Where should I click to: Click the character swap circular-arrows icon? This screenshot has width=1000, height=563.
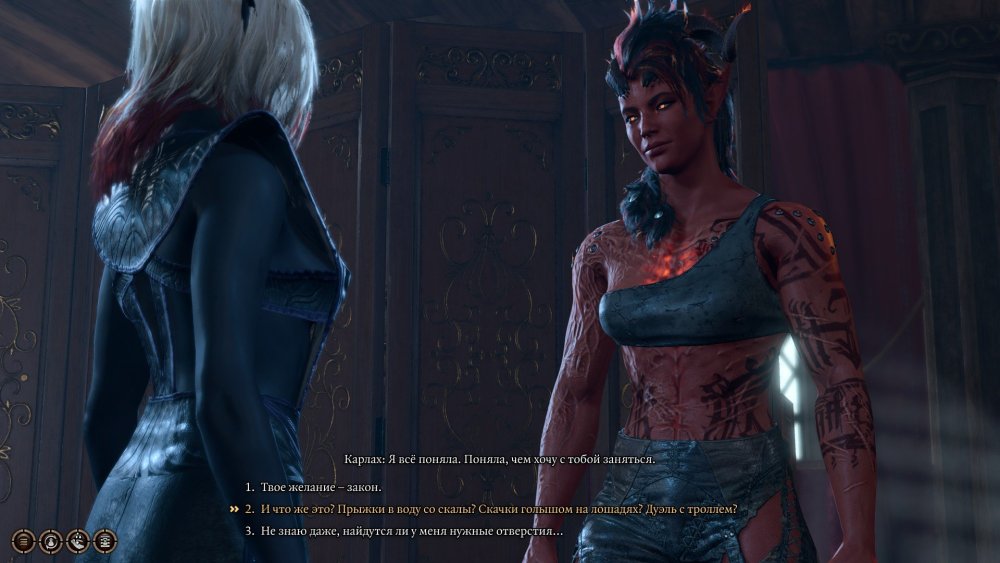coord(51,541)
